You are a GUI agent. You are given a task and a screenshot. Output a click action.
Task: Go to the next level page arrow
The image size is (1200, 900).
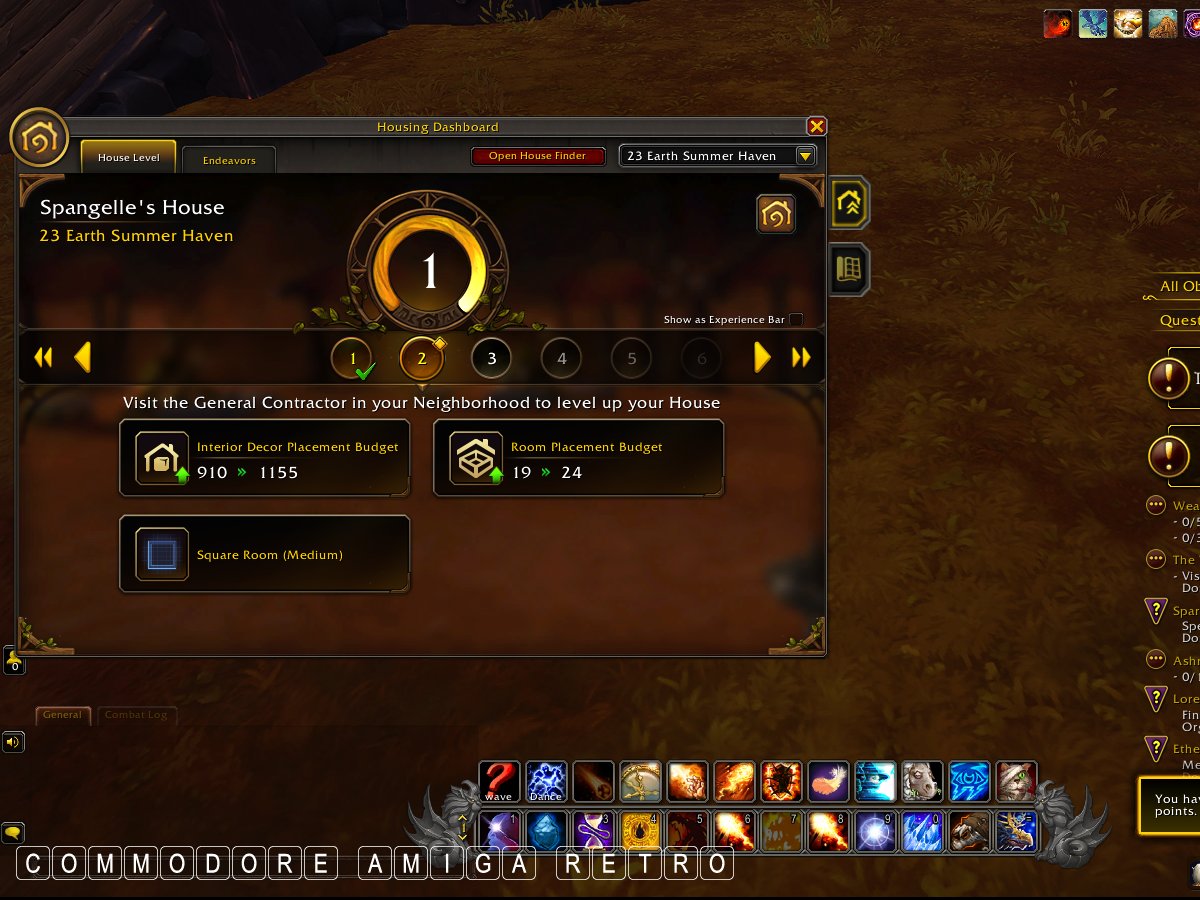762,357
